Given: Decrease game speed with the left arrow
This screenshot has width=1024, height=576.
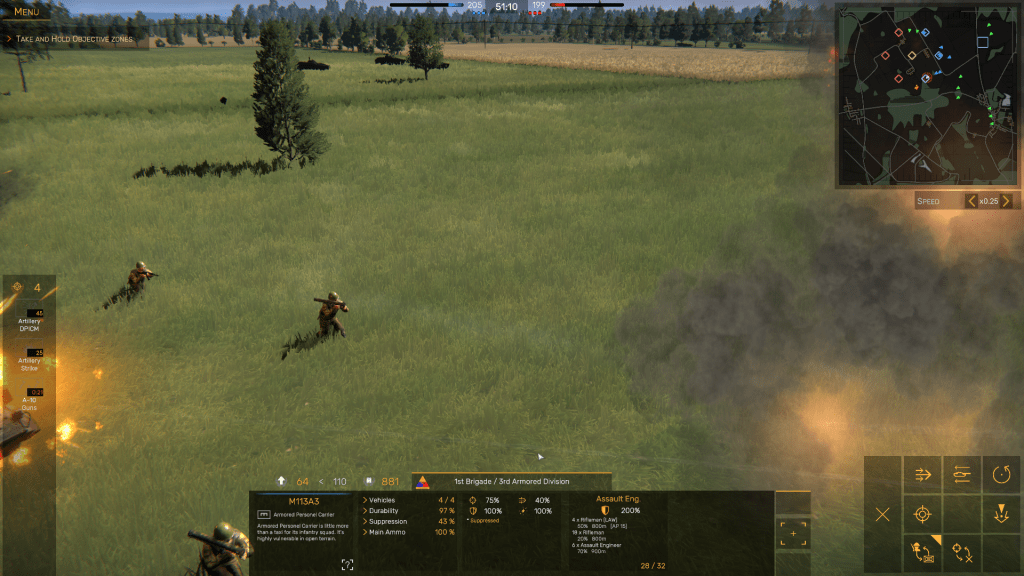Looking at the screenshot, I should point(970,201).
